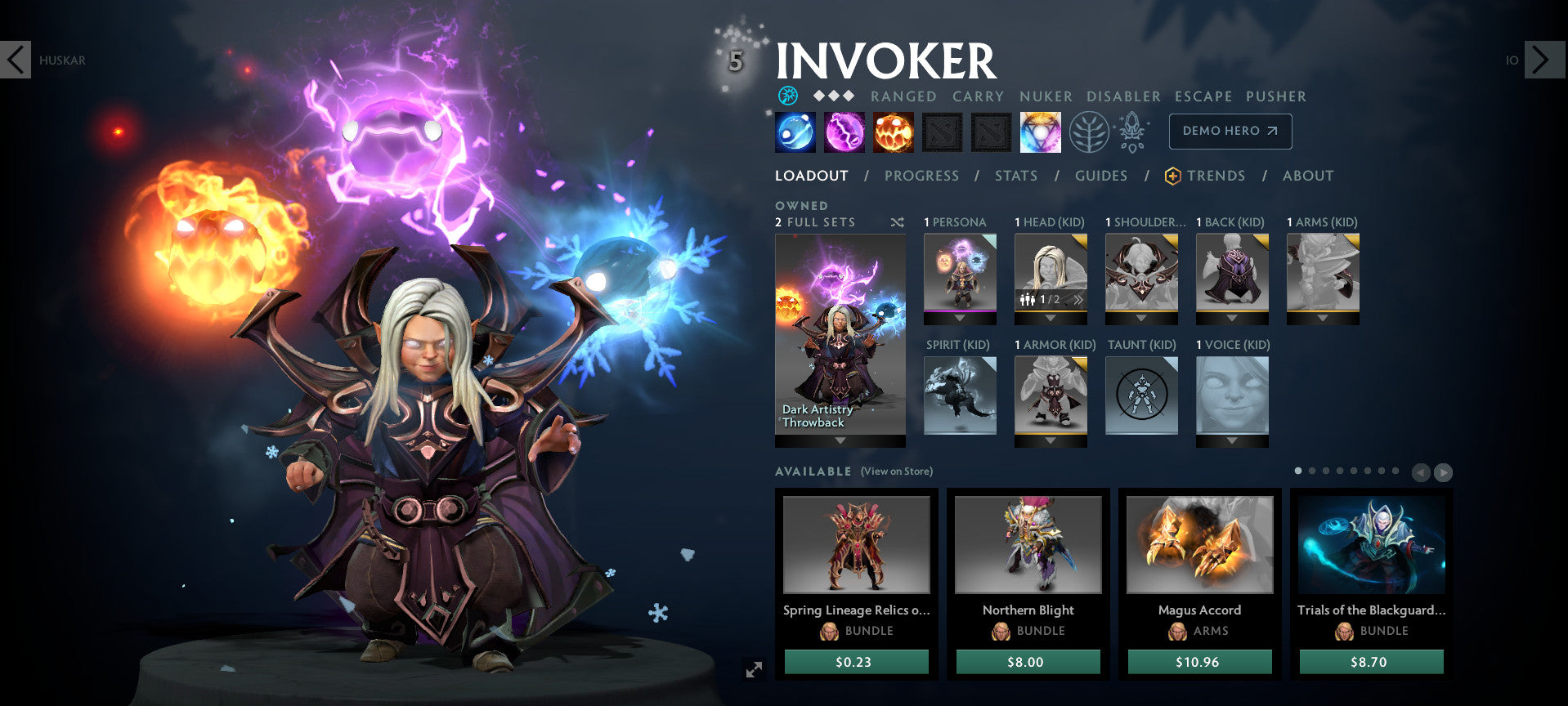1568x706 pixels.
Task: Switch to the STATS tab
Action: pyautogui.click(x=1015, y=176)
